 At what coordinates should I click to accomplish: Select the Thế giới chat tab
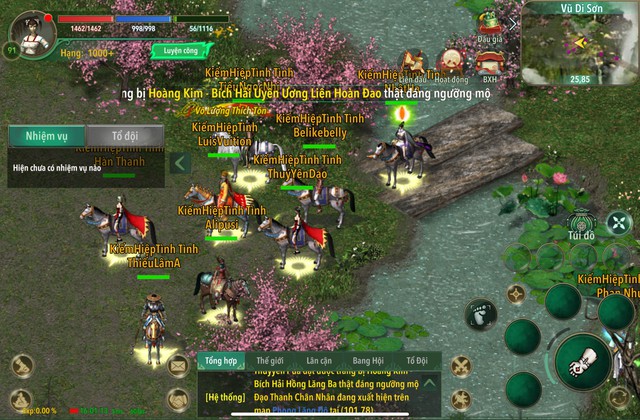pyautogui.click(x=270, y=360)
